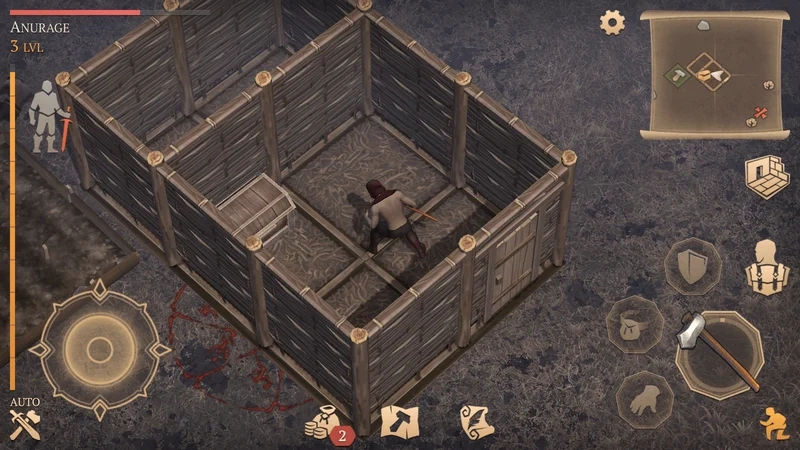This screenshot has width=800, height=450.
Task: Open the coin bag shop icon
Action: (x=323, y=422)
